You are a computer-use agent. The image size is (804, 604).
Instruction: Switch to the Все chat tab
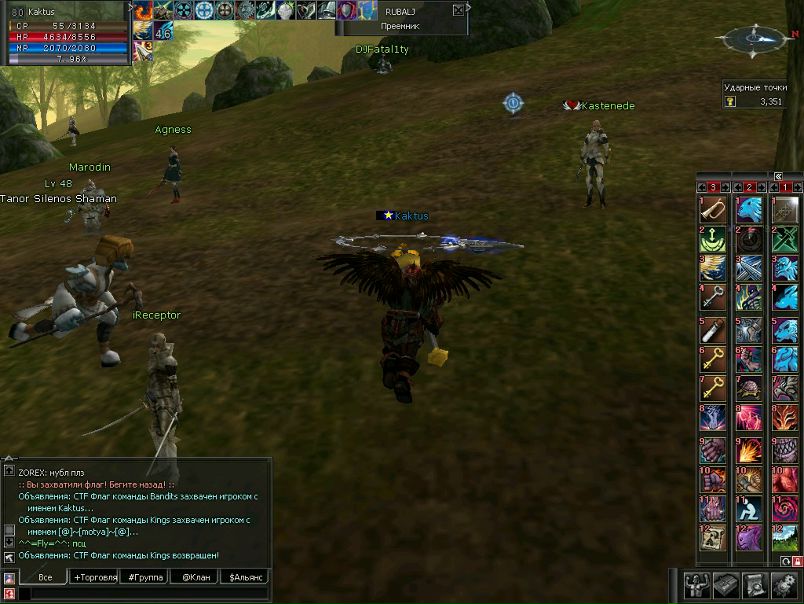(45, 577)
